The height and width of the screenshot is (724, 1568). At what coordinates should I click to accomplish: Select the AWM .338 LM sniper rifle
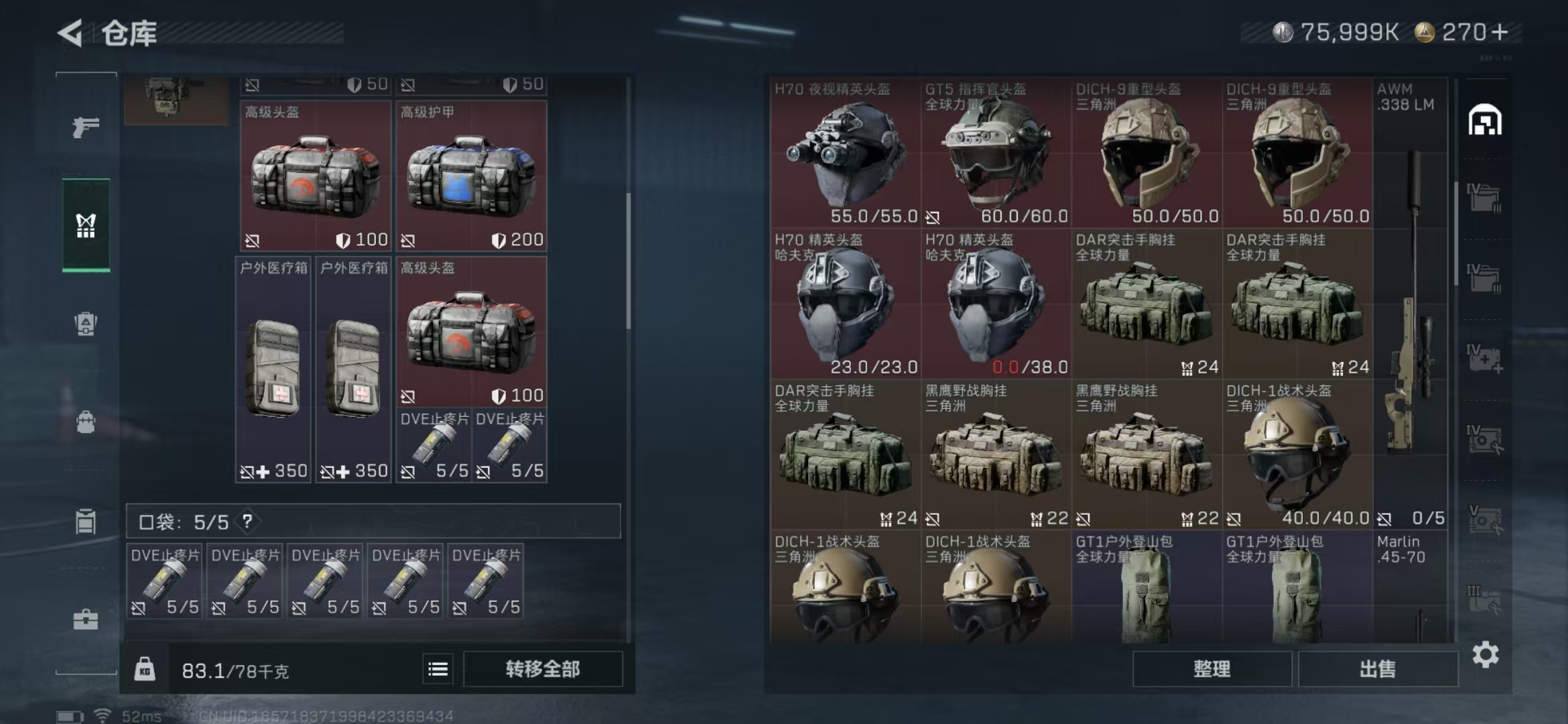(1410, 302)
